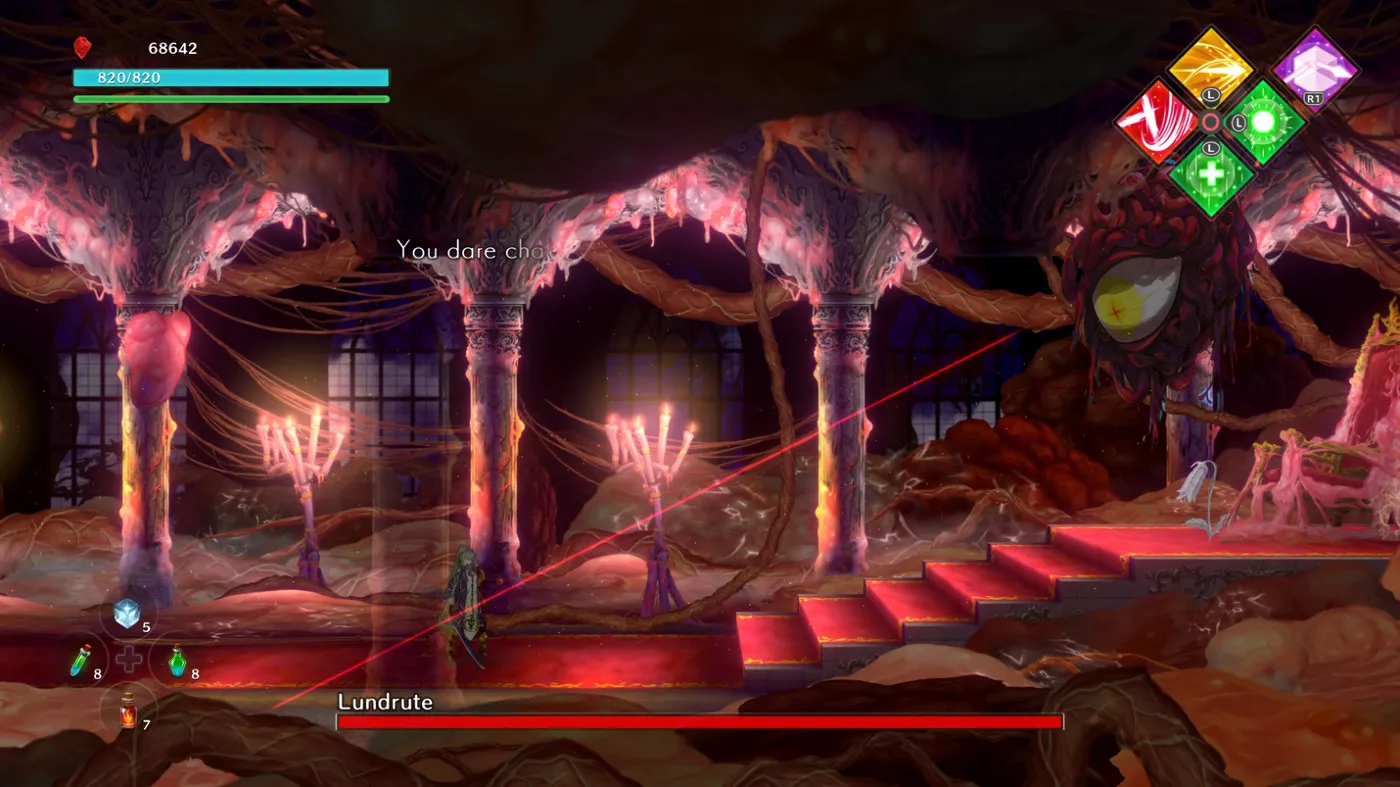Select the green round flask potion

click(177, 661)
